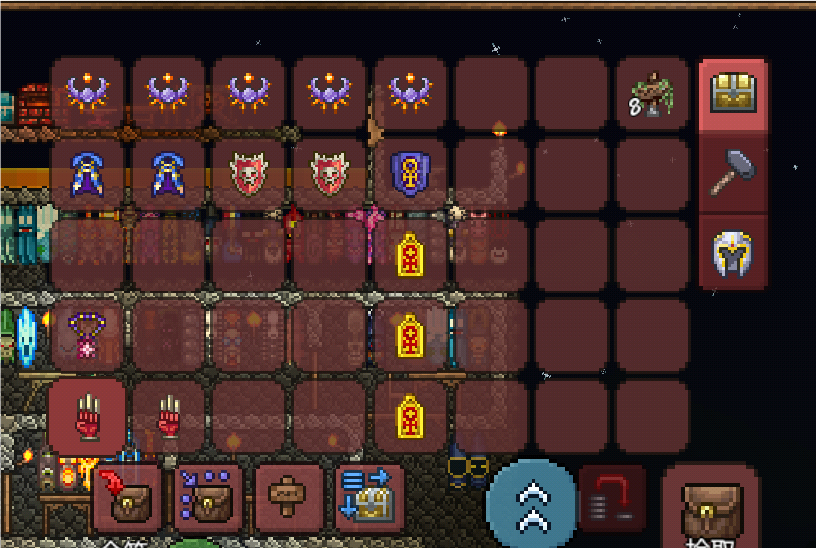Switch to the chest tab
The height and width of the screenshot is (548, 816).
click(733, 96)
